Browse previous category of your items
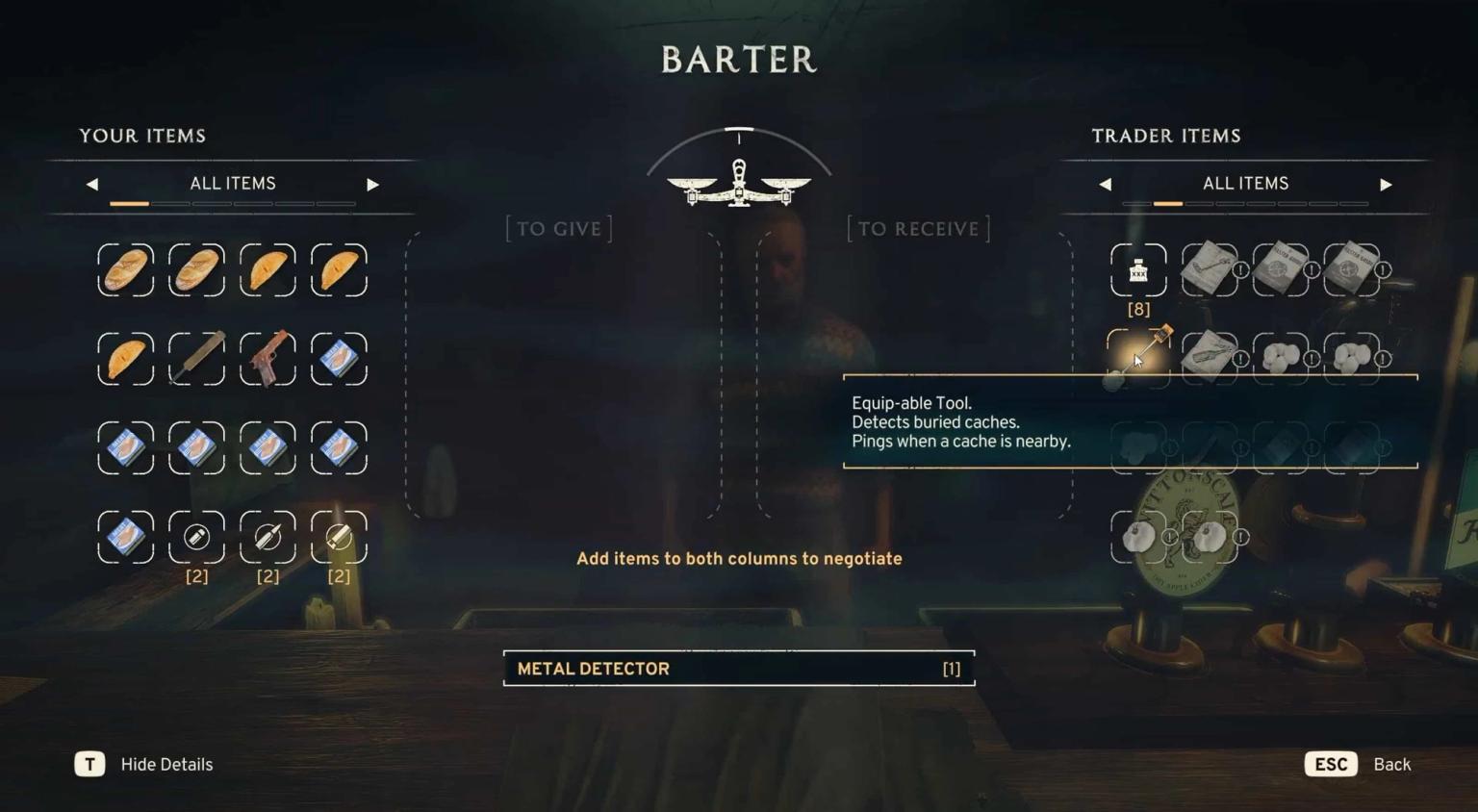1478x812 pixels. 90,183
